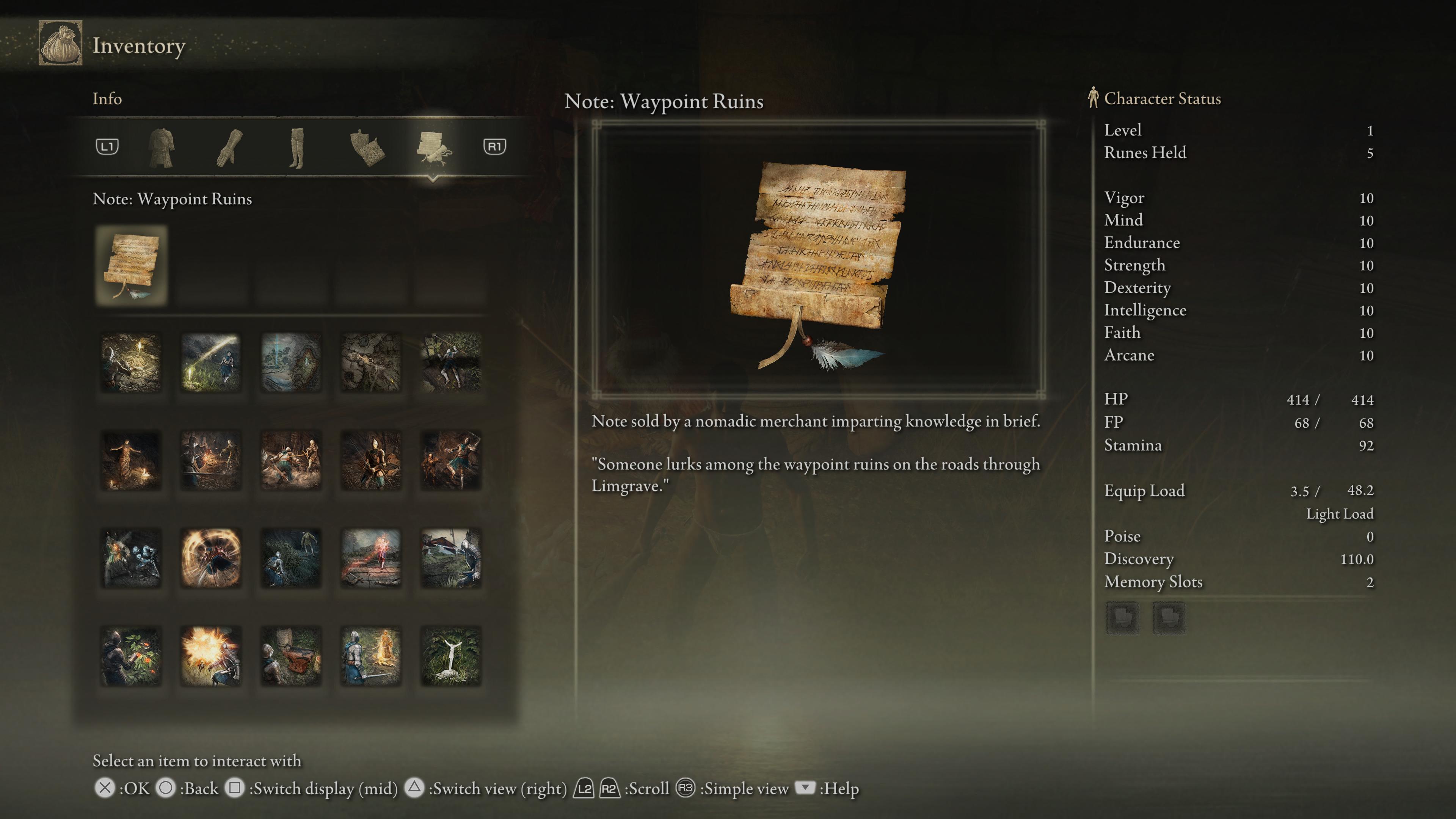This screenshot has width=1456, height=819.
Task: Open the crouching knight near red-winged creature tutorial
Action: coord(451,558)
